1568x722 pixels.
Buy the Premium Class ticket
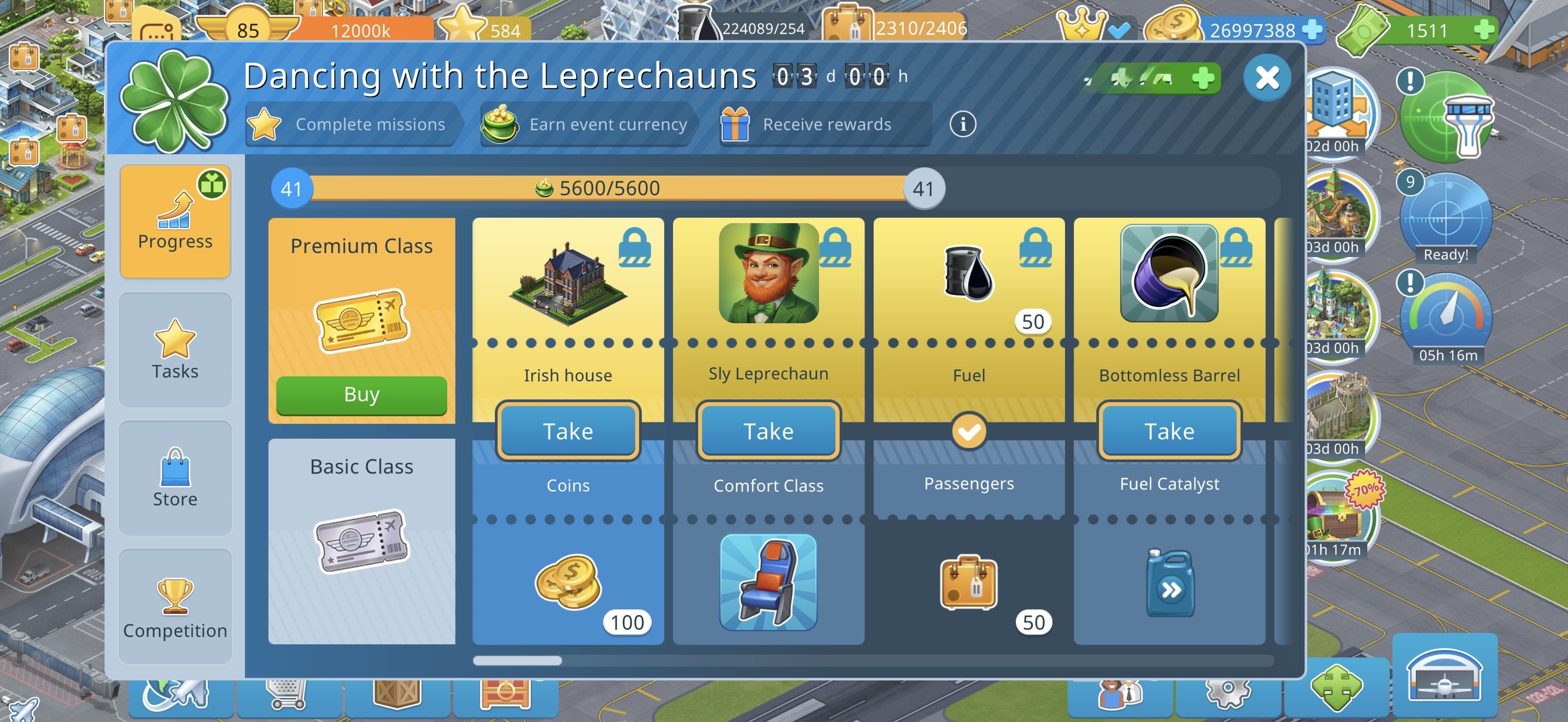pos(361,395)
